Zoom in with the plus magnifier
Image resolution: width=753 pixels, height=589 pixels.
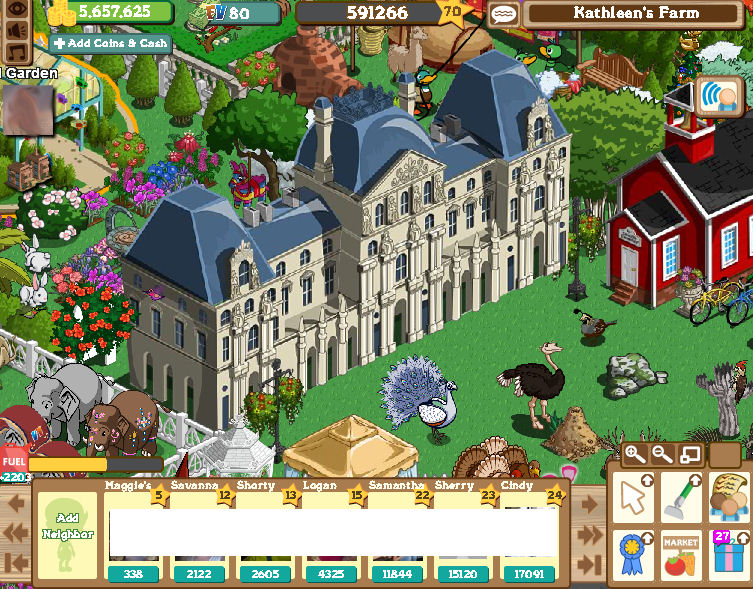point(635,455)
